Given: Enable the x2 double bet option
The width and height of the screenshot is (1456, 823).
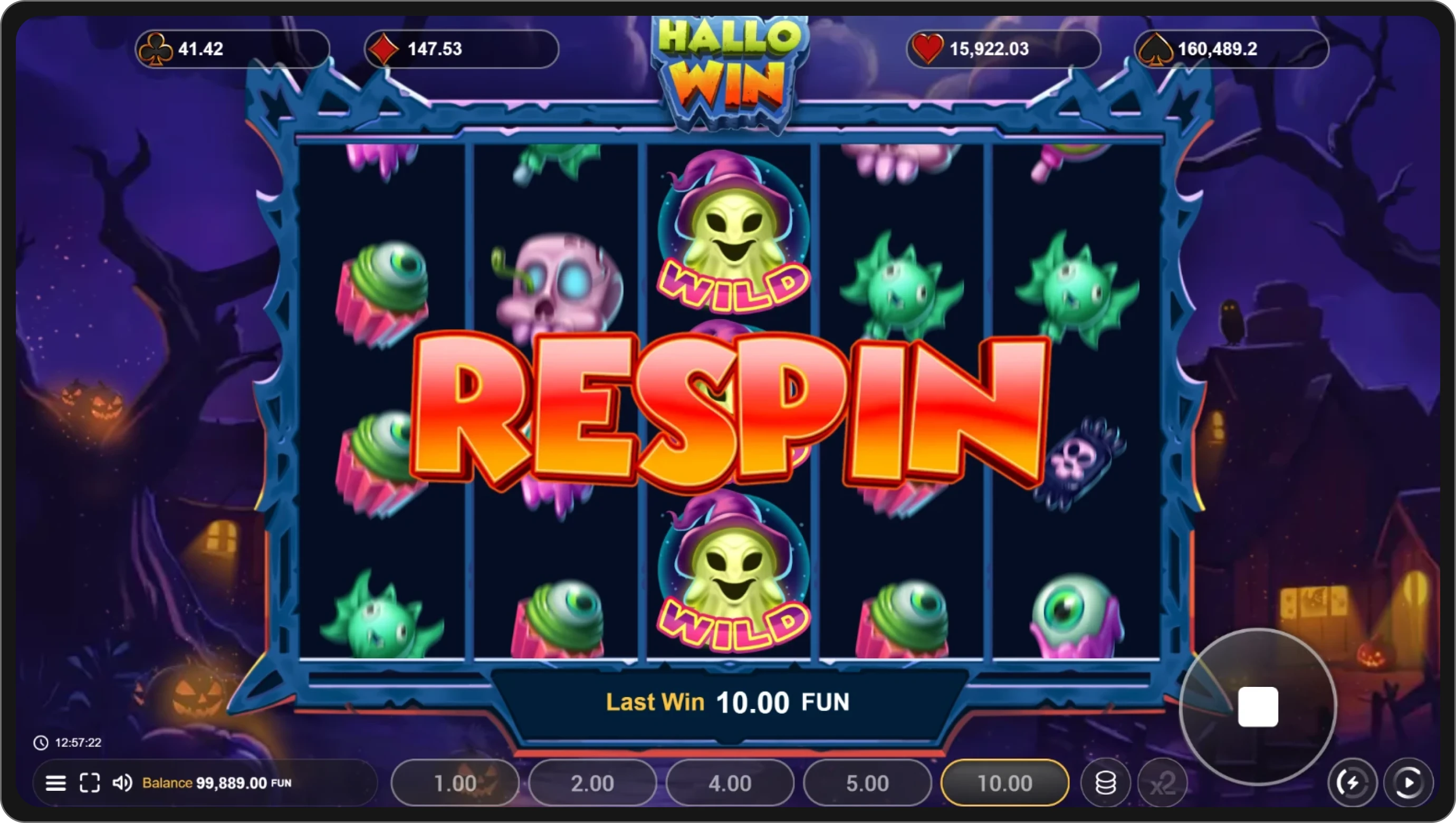Looking at the screenshot, I should coord(1164,783).
